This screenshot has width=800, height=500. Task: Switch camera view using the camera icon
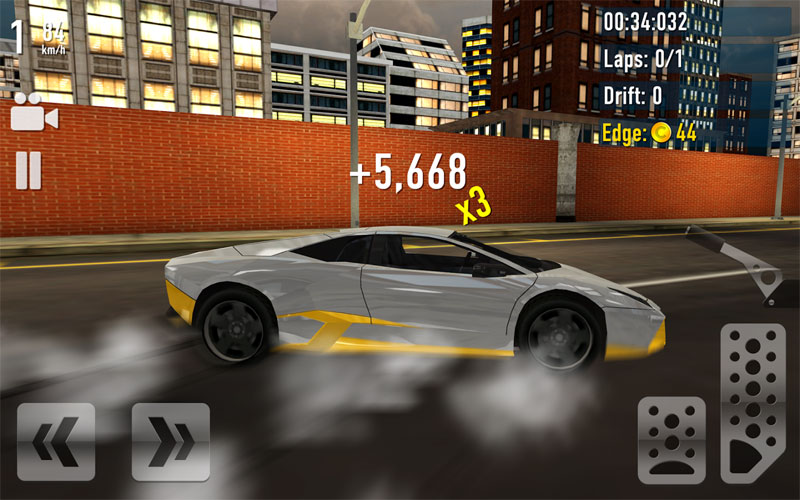tap(33, 117)
